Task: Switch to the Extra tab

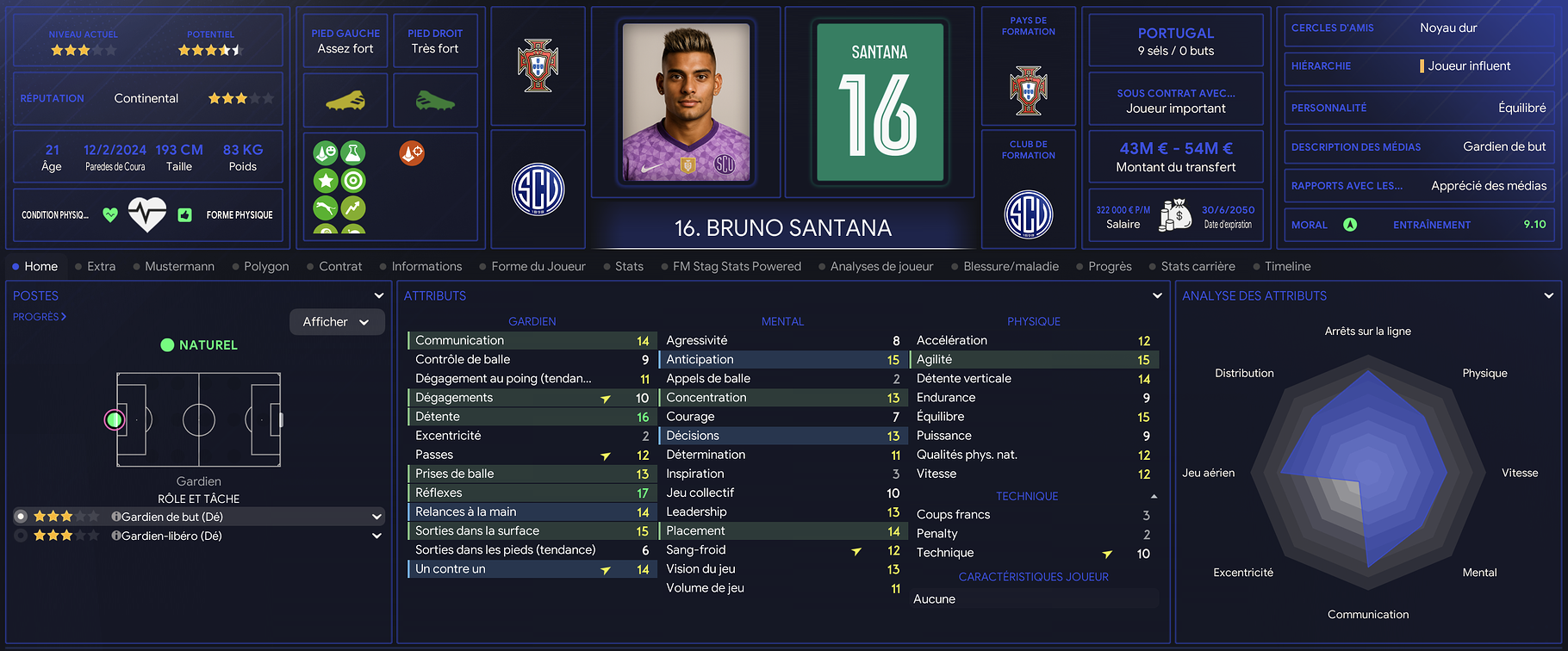Action: coord(101,267)
